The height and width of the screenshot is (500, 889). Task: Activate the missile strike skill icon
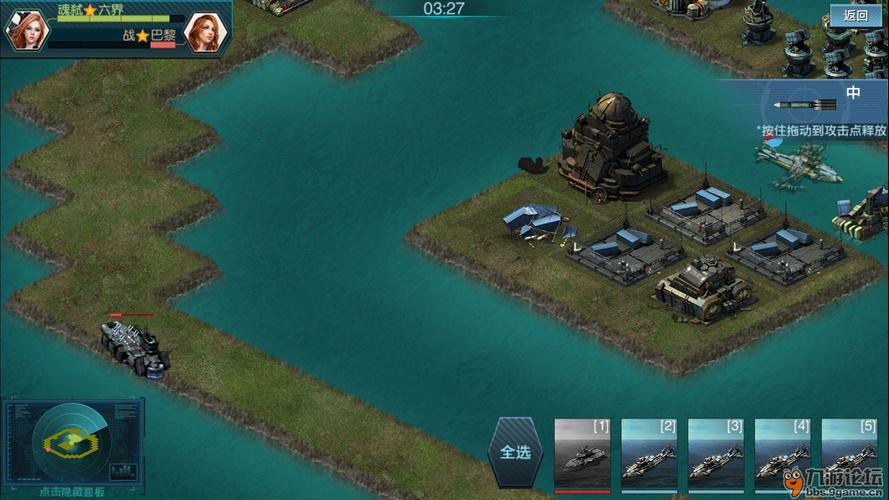pos(805,105)
